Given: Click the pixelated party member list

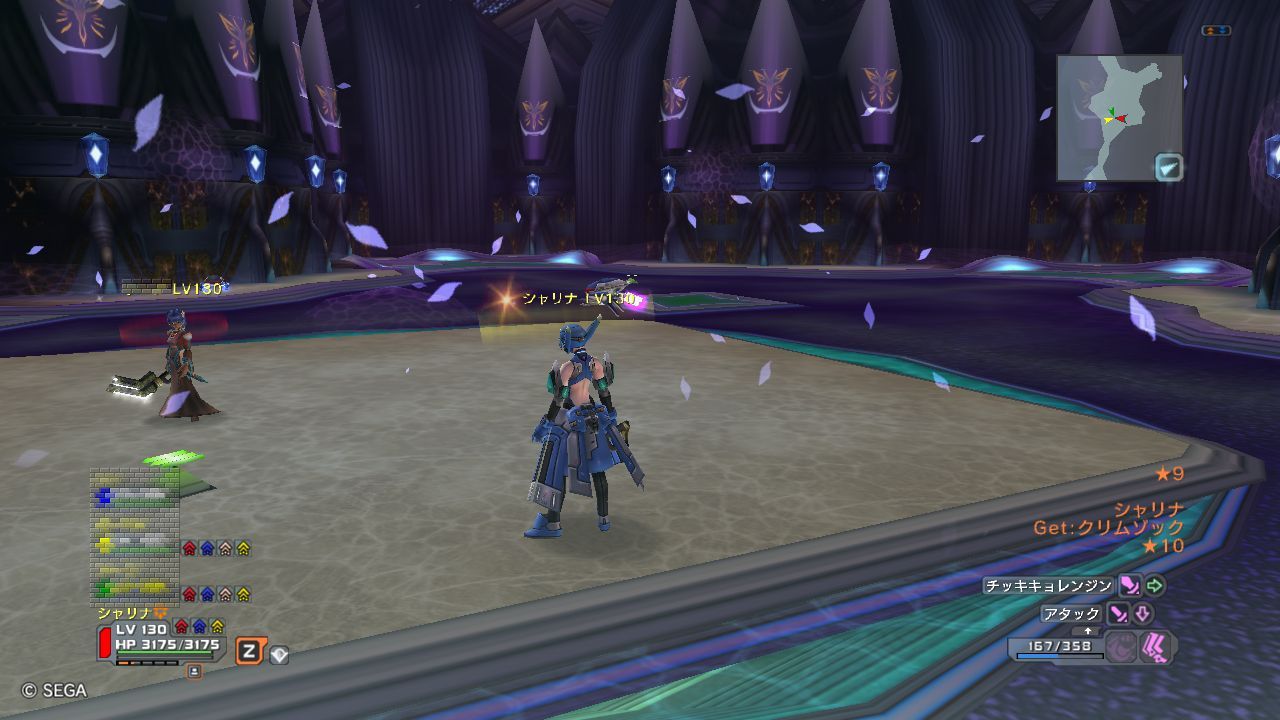Looking at the screenshot, I should [136, 535].
